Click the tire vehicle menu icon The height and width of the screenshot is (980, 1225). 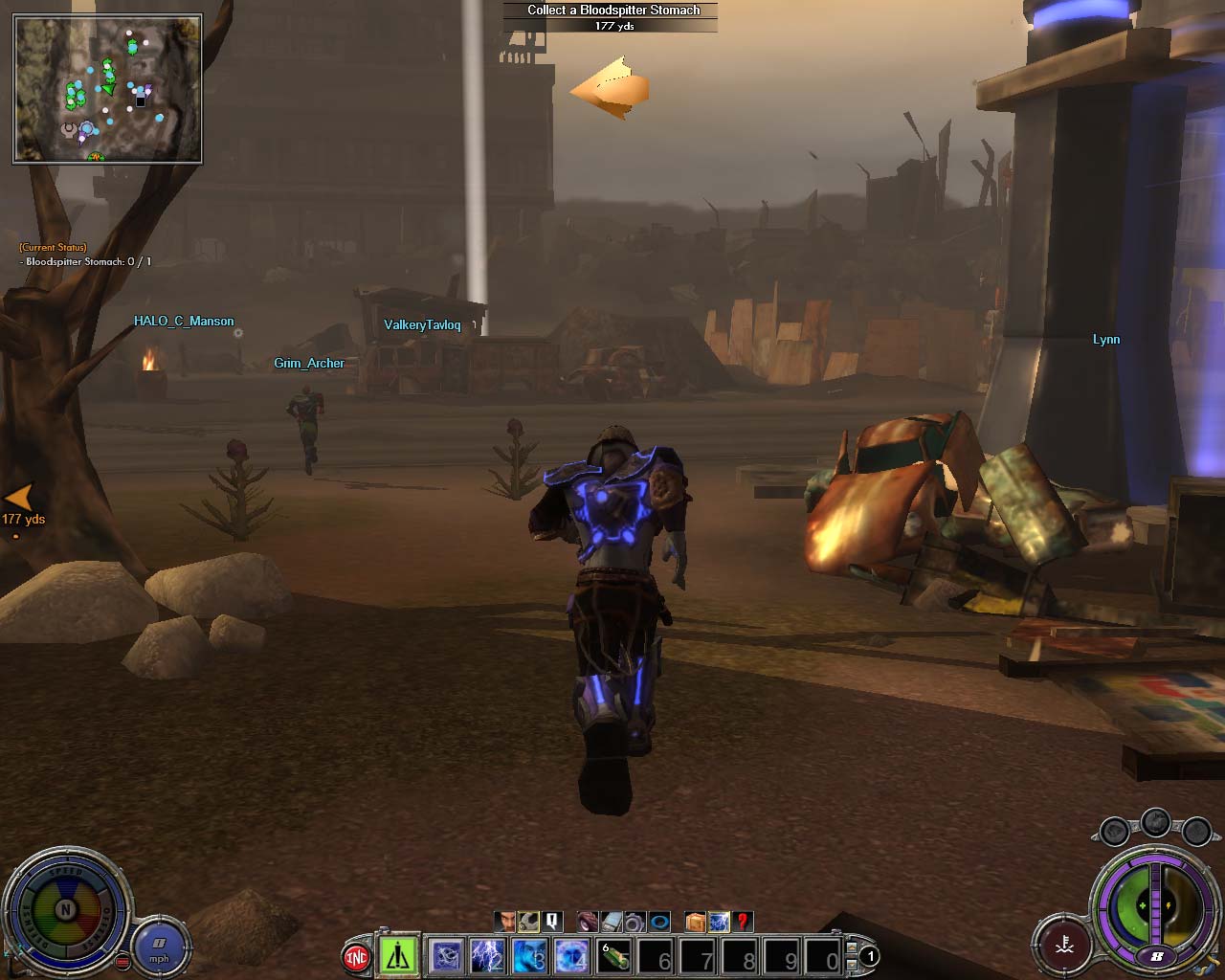[x=587, y=922]
